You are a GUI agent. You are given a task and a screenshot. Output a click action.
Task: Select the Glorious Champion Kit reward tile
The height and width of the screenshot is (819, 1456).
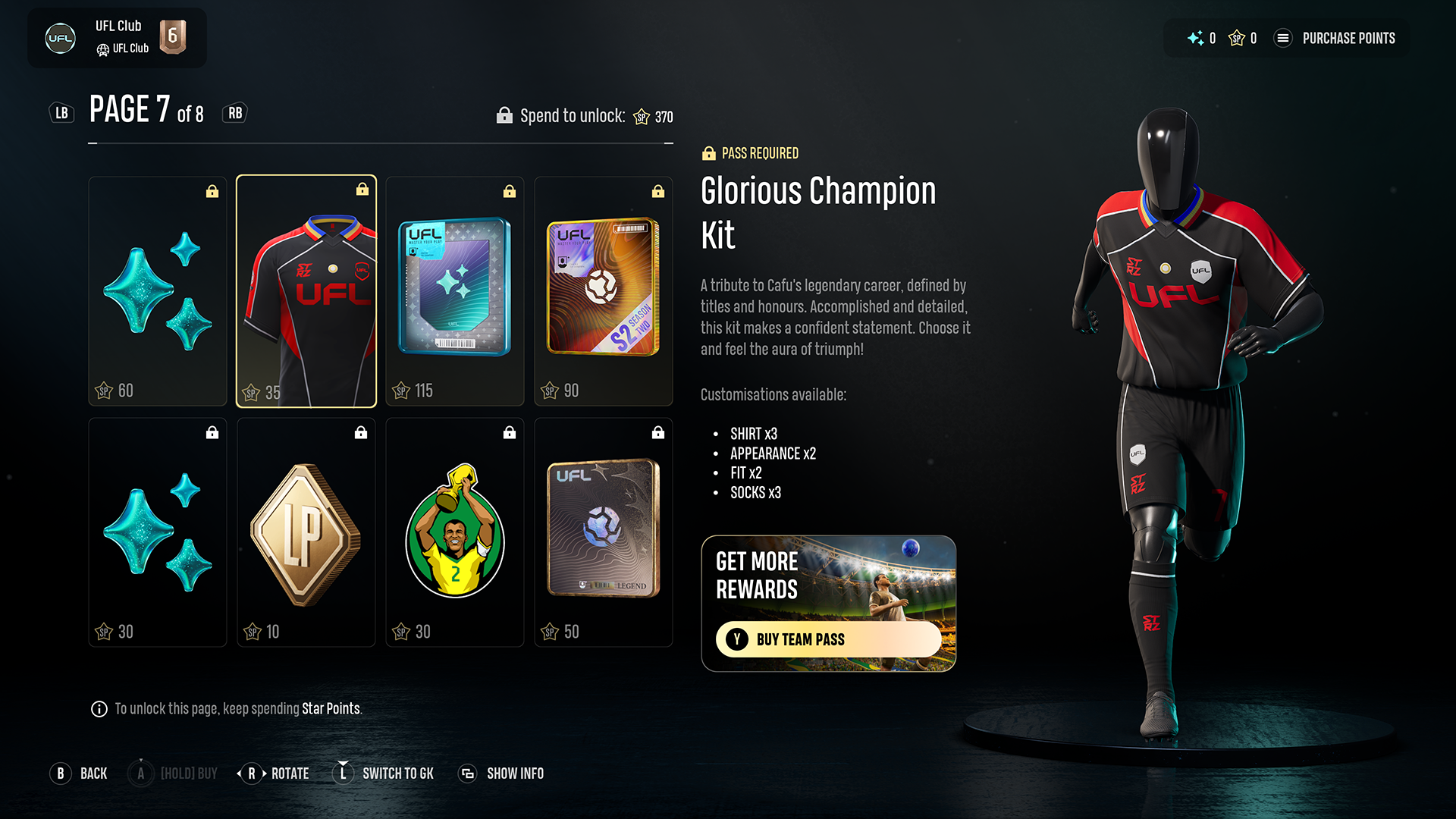pos(306,292)
